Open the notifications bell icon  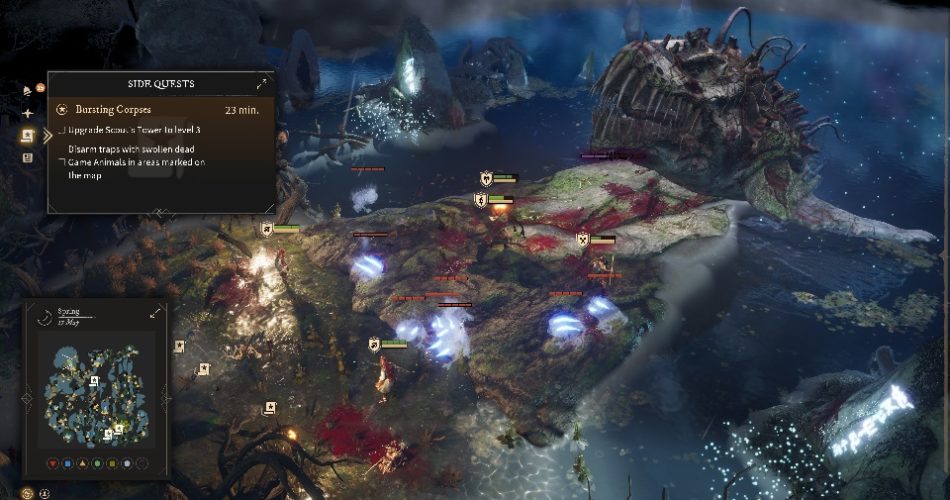click(x=27, y=91)
